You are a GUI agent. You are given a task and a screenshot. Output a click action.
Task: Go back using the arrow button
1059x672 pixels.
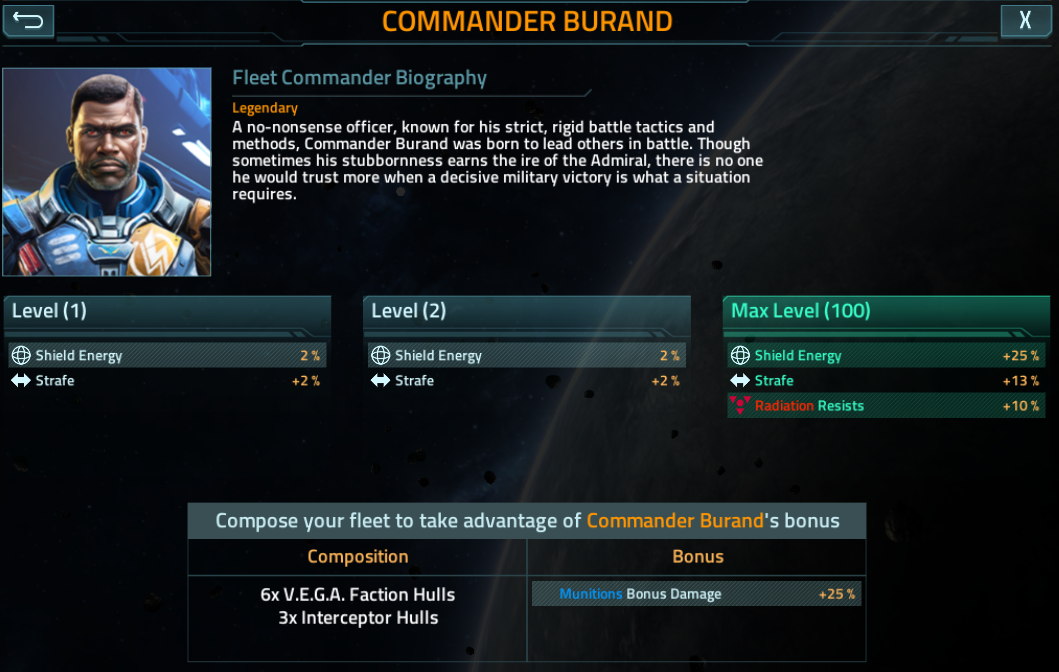click(28, 21)
